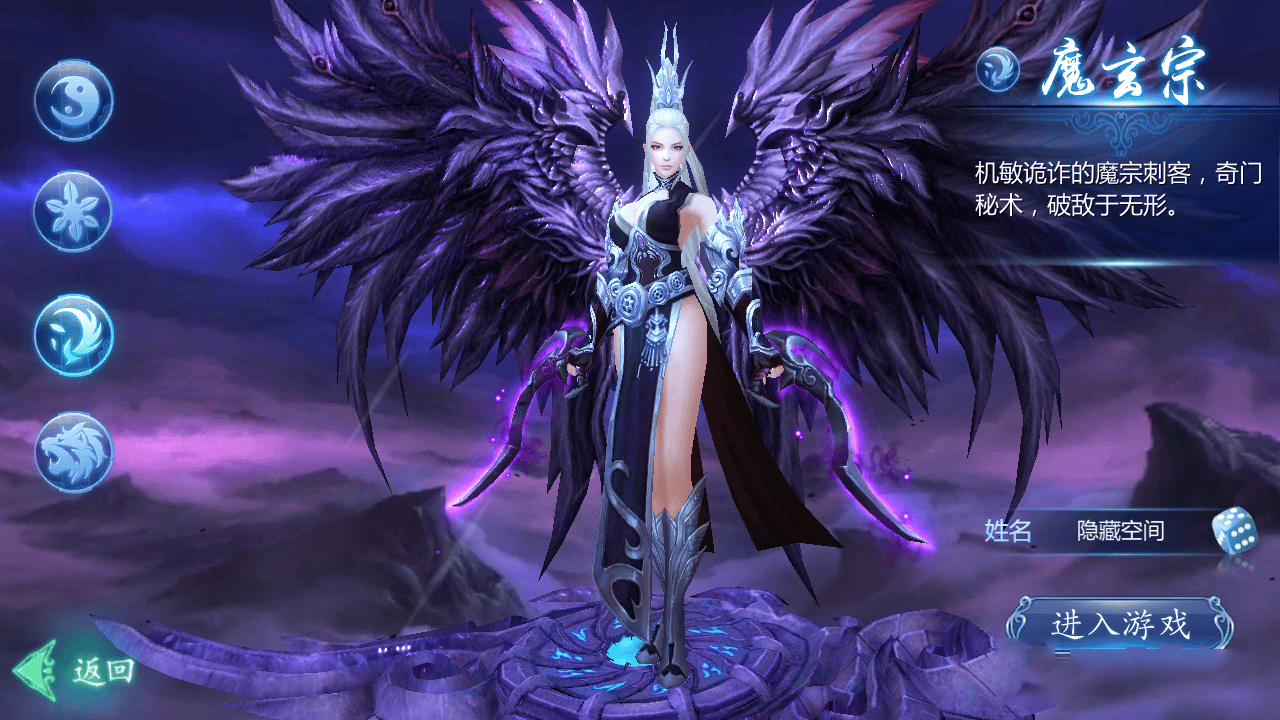
Task: Go back with the 返回 button
Action: coord(76,670)
